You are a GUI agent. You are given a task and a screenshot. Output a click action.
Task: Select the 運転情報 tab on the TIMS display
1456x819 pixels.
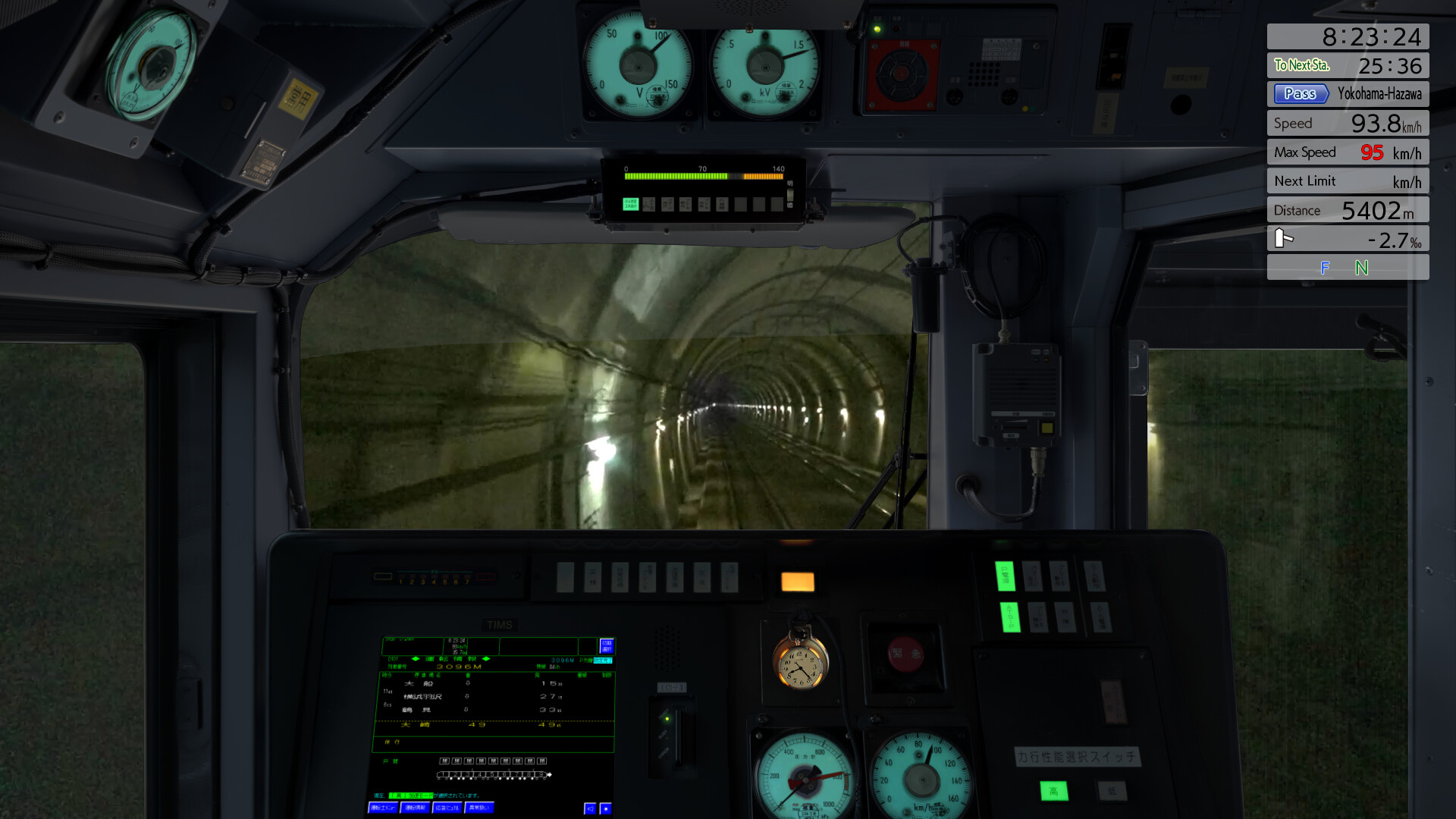pyautogui.click(x=414, y=808)
